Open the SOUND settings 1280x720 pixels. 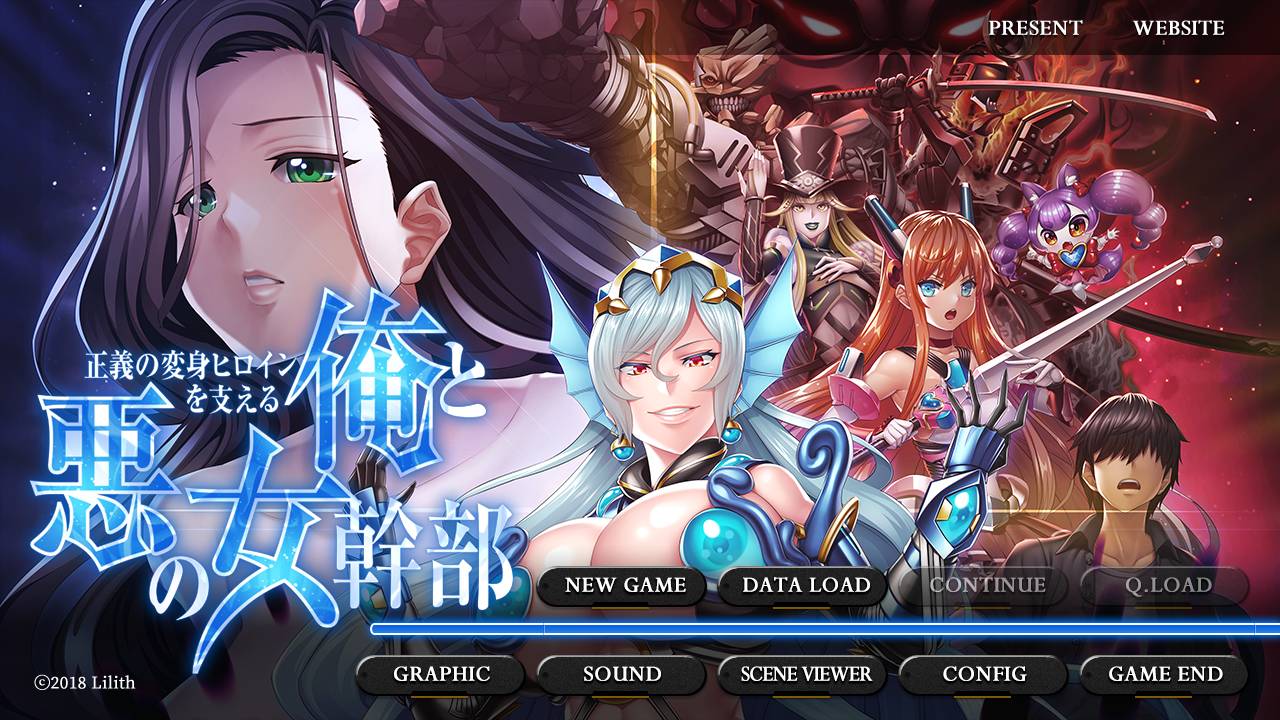point(617,675)
